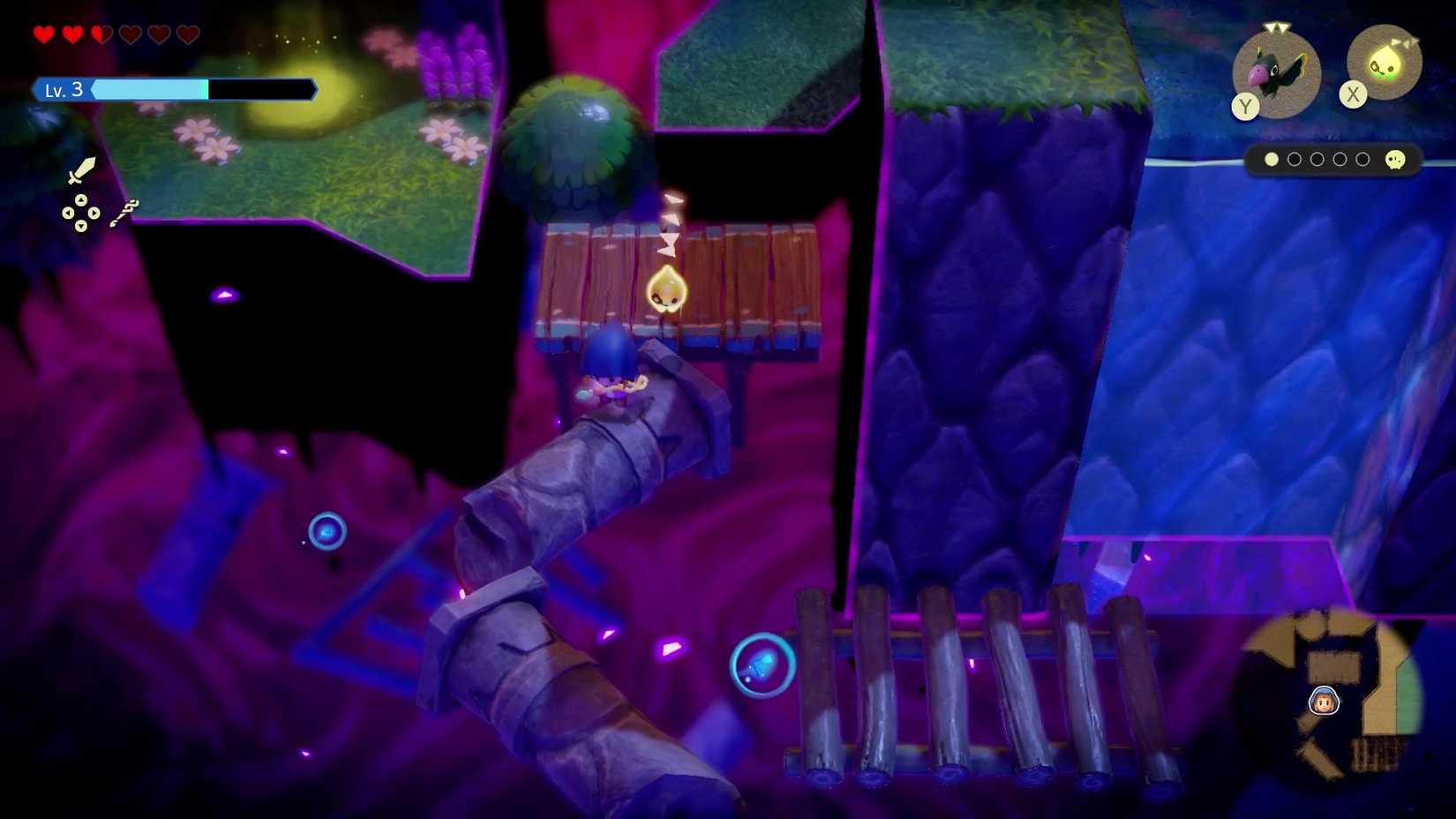The image size is (1456, 819).
Task: Toggle the half-filled third heart
Action: [101, 34]
